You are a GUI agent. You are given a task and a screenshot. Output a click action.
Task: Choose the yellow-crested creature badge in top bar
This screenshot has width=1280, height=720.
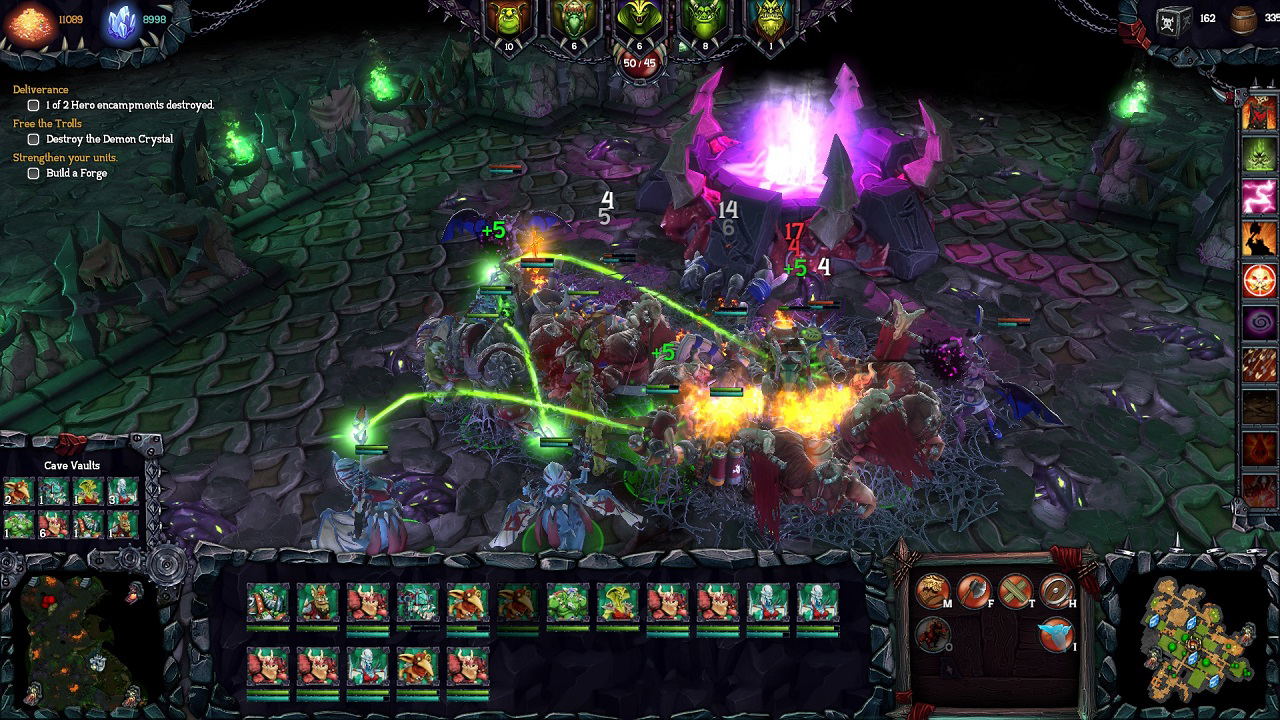pos(638,20)
